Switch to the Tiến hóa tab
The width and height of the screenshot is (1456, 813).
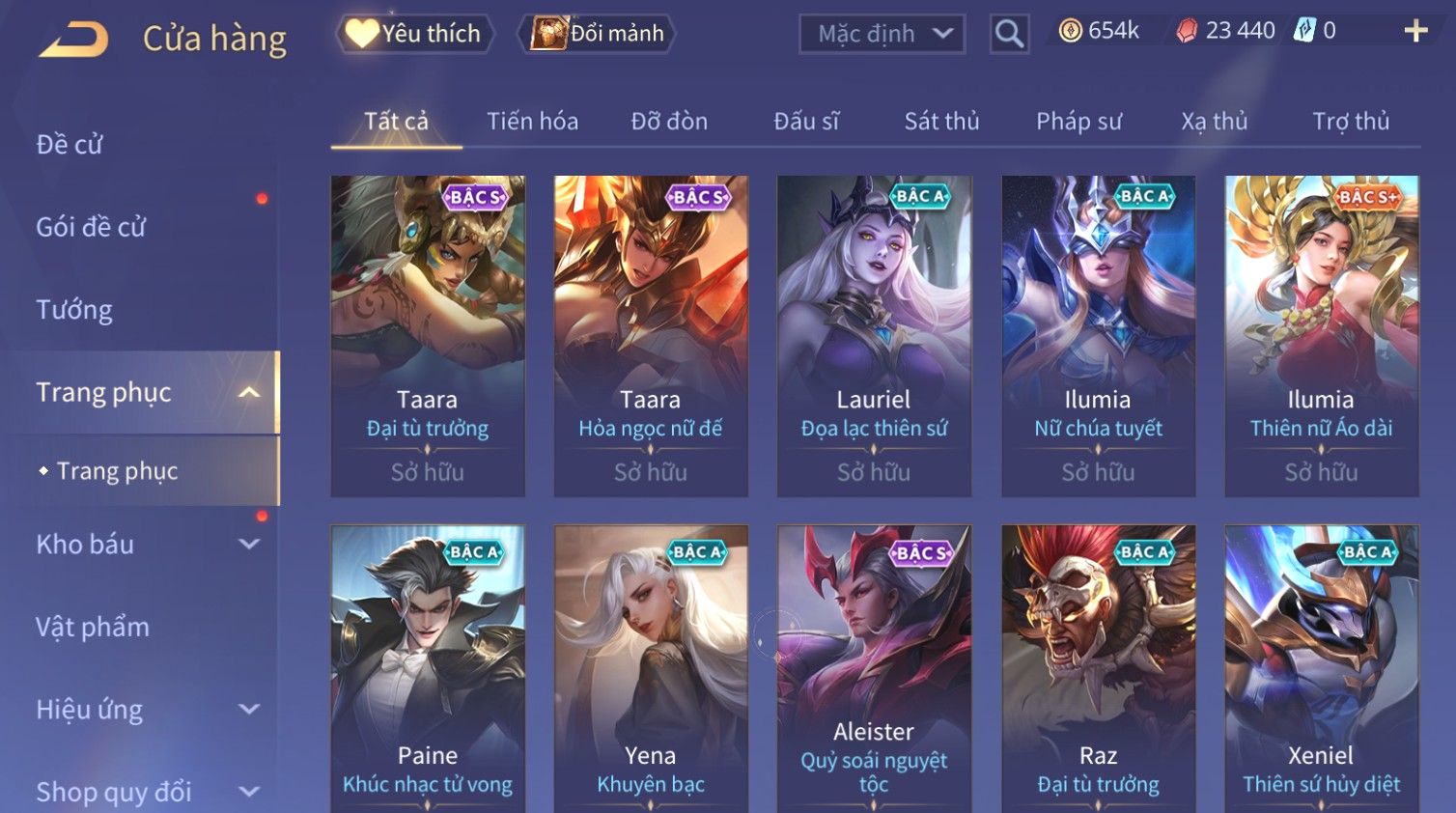532,122
